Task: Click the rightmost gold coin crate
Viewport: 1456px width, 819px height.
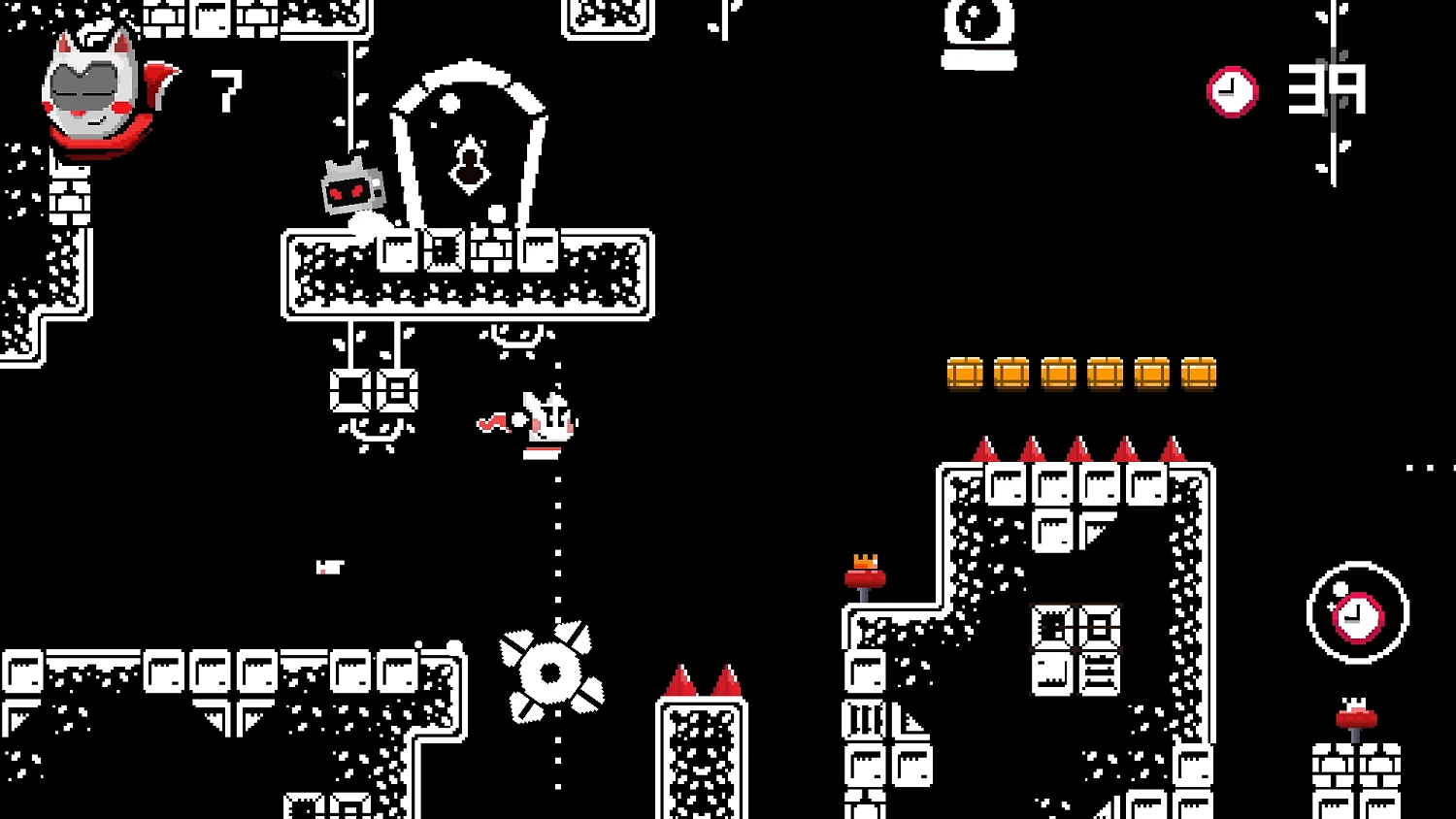Action: coord(1201,373)
